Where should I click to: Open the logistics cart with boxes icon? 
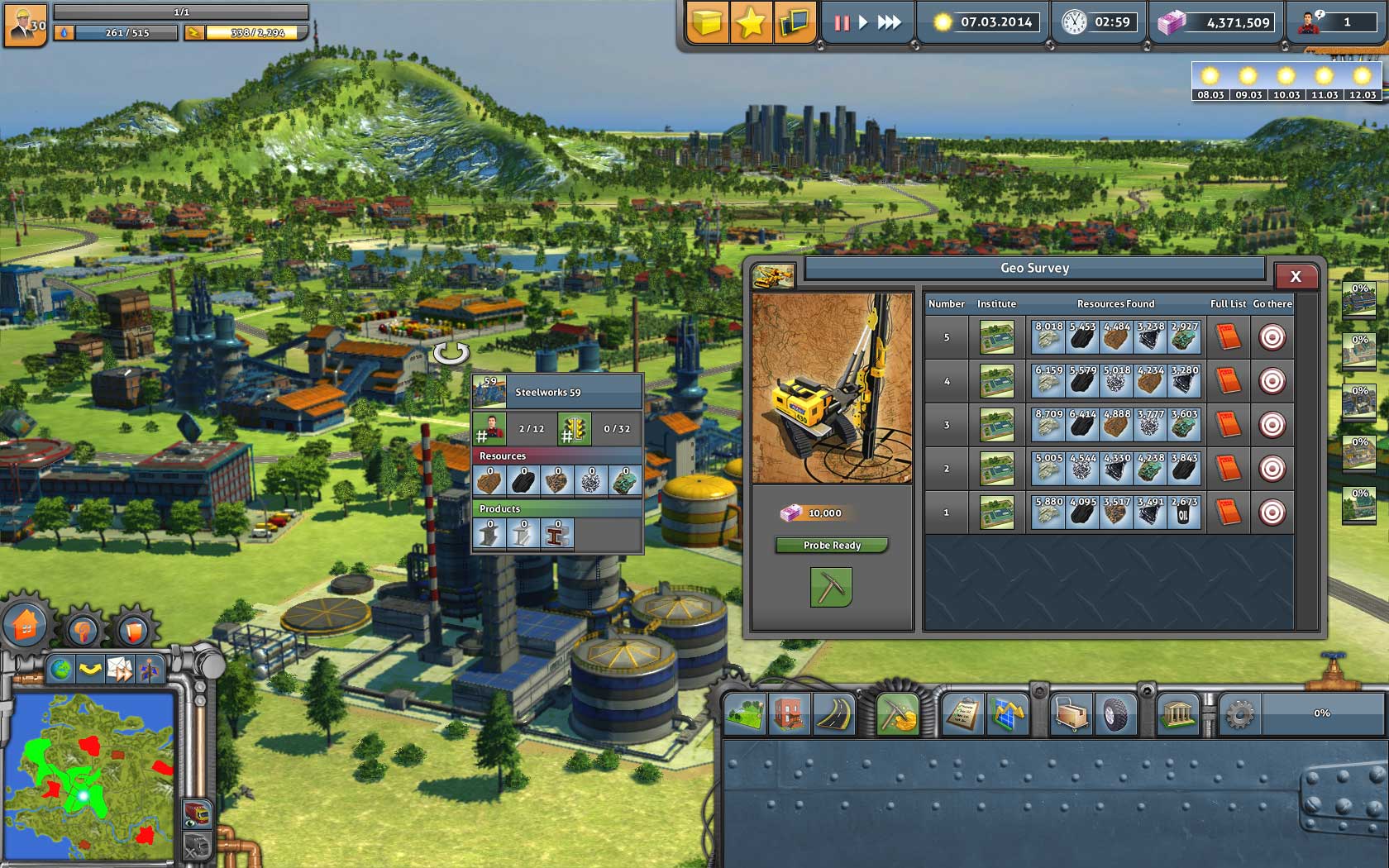(x=1072, y=713)
